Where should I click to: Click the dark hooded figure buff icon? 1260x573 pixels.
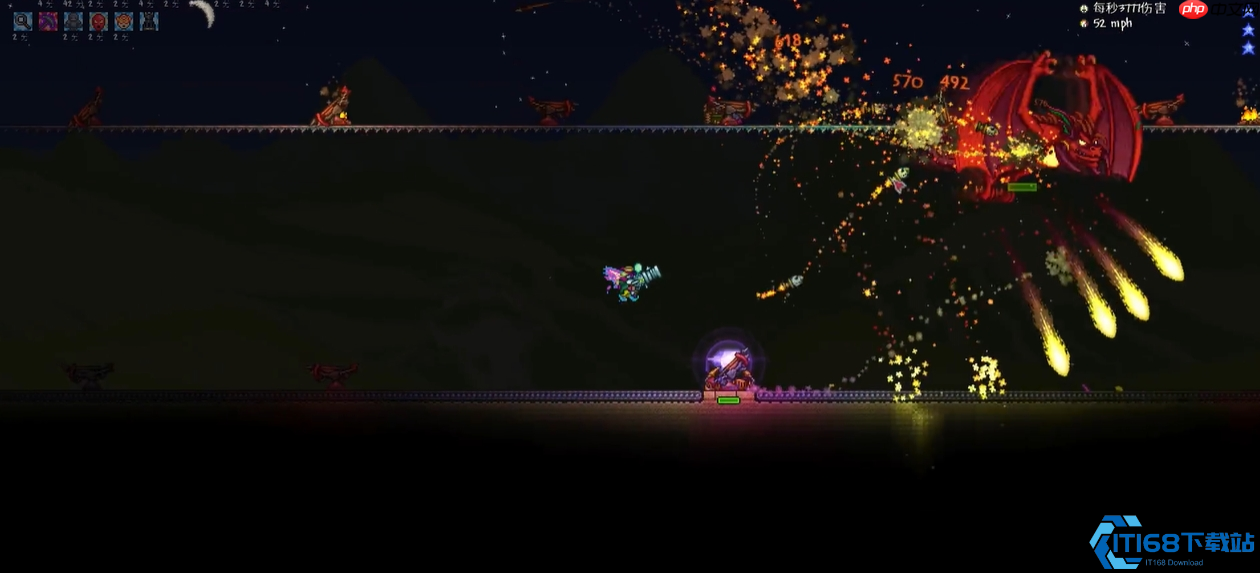click(x=73, y=21)
